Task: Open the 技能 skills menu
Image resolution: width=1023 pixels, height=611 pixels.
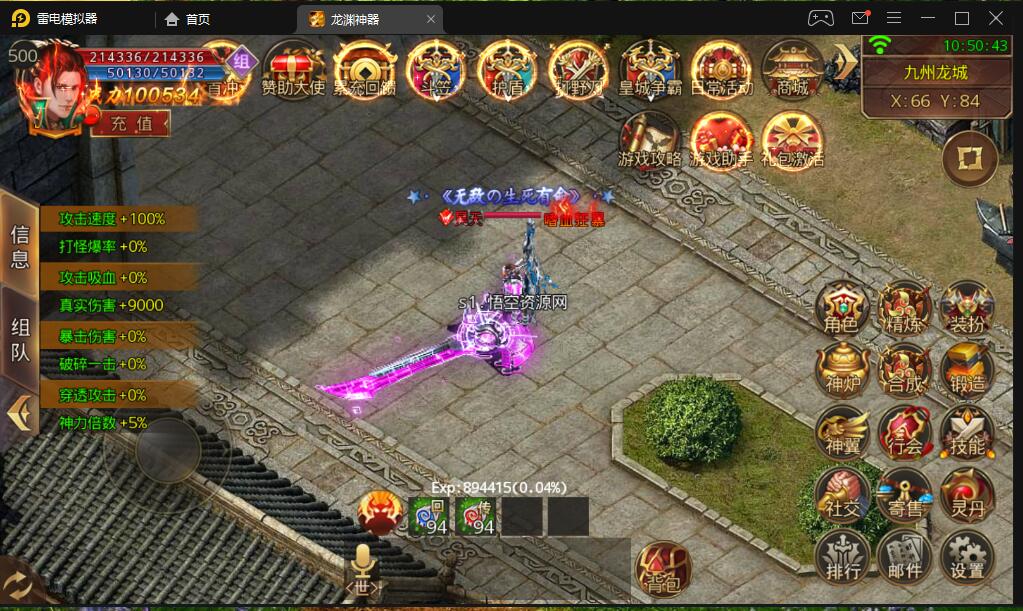Action: [967, 432]
